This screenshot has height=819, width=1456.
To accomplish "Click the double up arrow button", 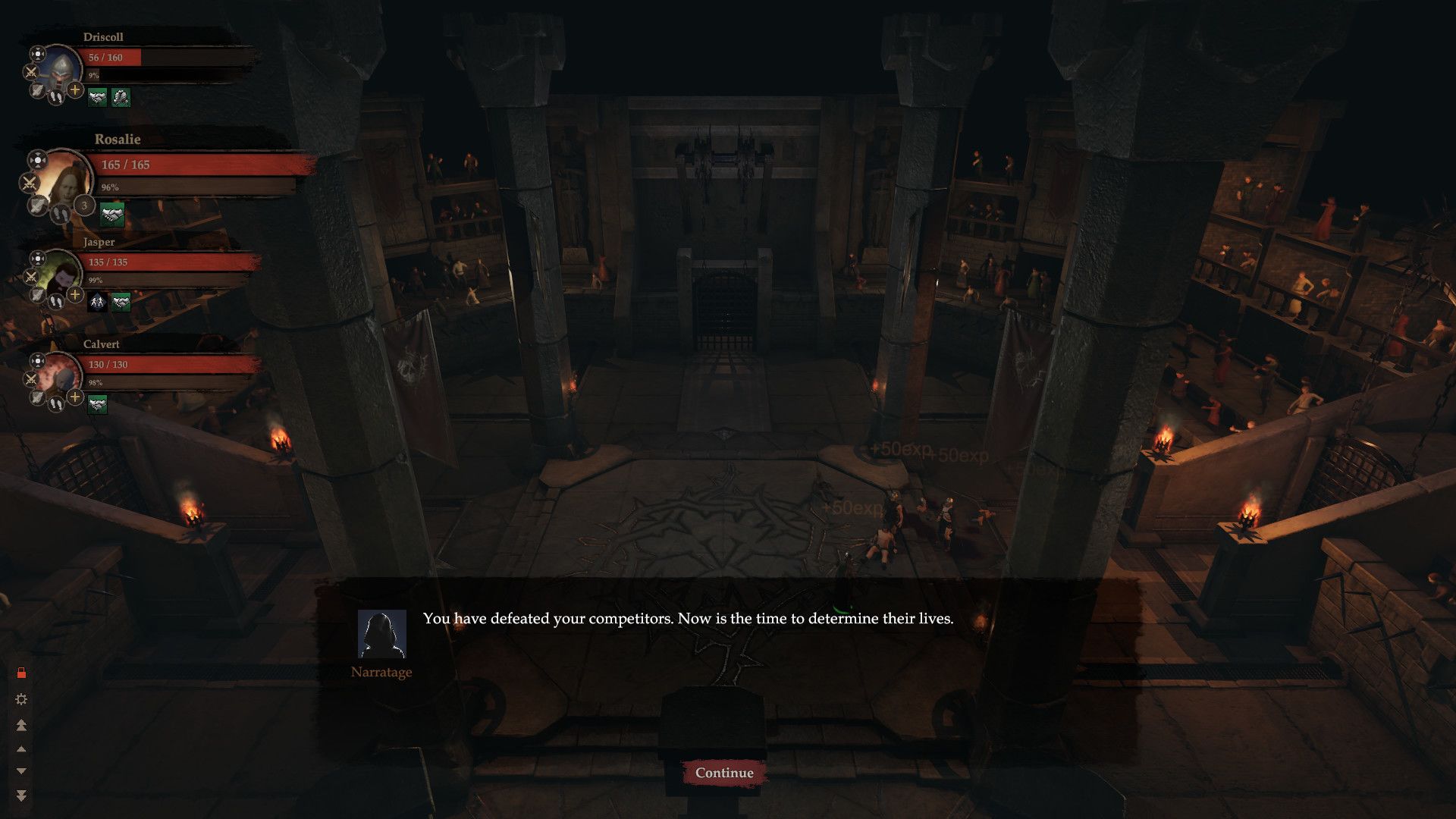I will (x=21, y=725).
